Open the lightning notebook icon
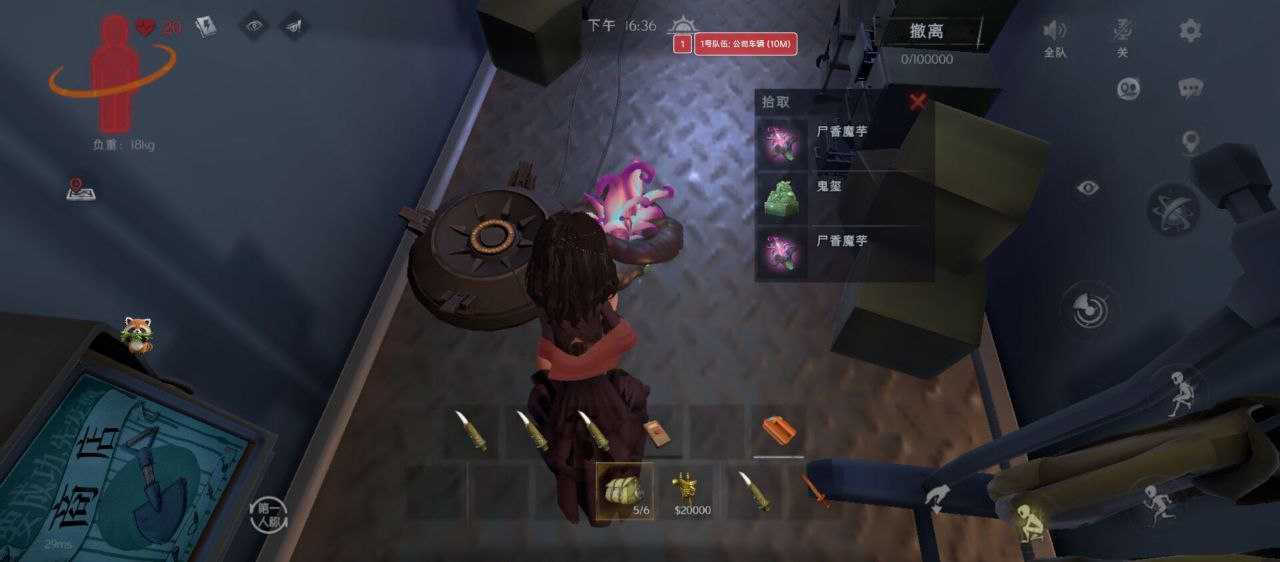Viewport: 1280px width, 562px height. pos(206,26)
